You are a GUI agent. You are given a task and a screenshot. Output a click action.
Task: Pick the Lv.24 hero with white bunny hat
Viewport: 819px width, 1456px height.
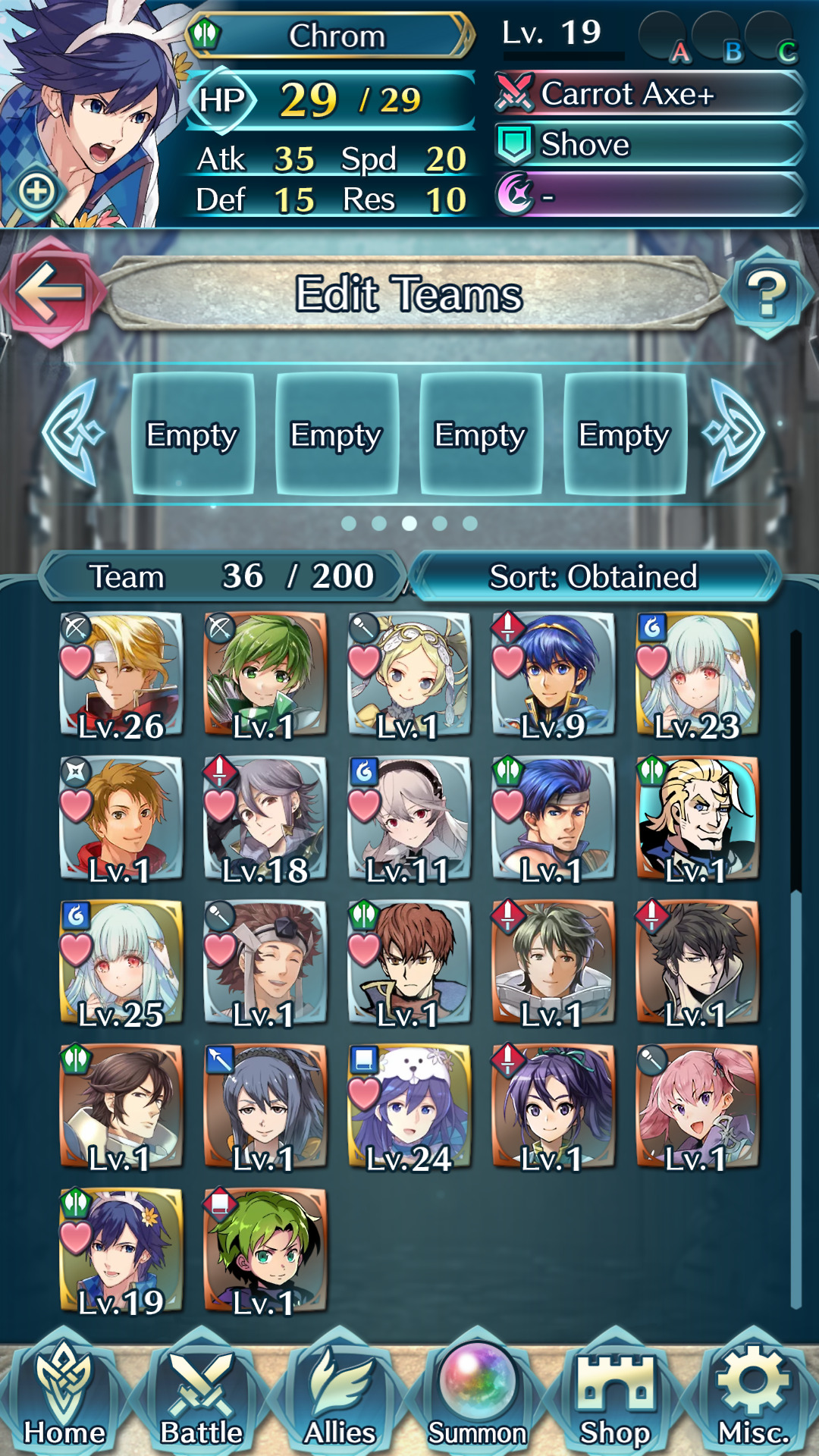(x=409, y=1107)
